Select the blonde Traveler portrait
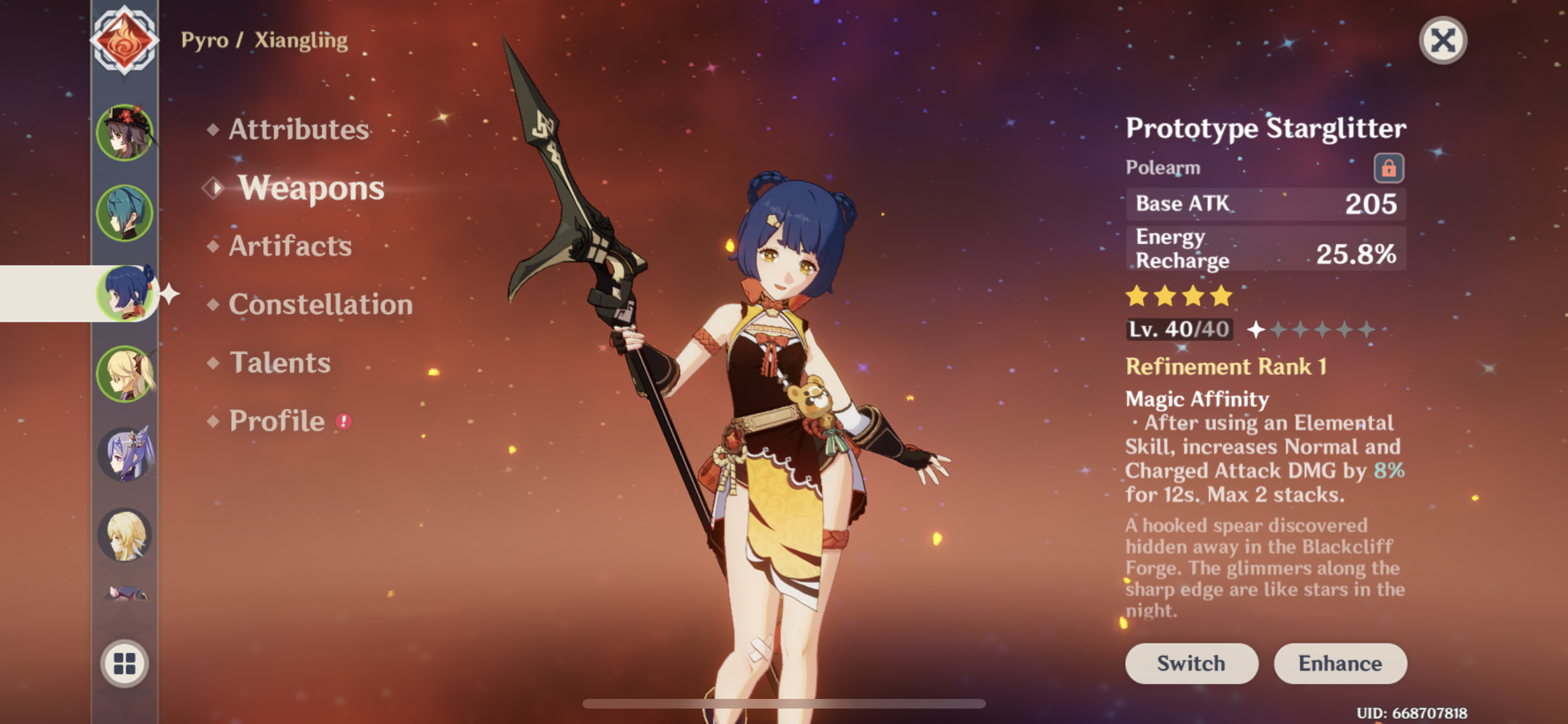The width and height of the screenshot is (1568, 724). tap(126, 536)
